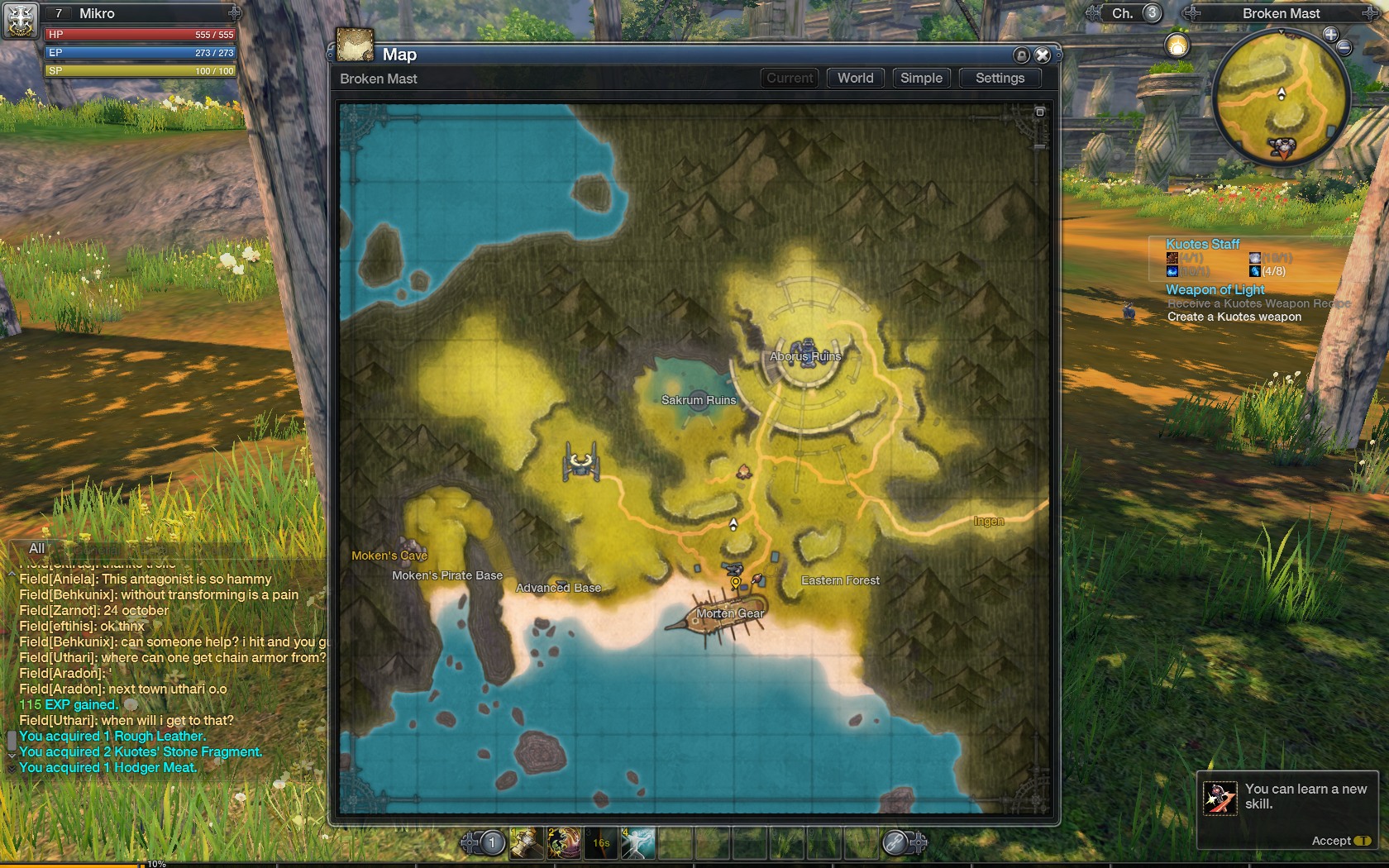This screenshot has width=1389, height=868.
Task: Accept the new skill notification
Action: (1339, 841)
